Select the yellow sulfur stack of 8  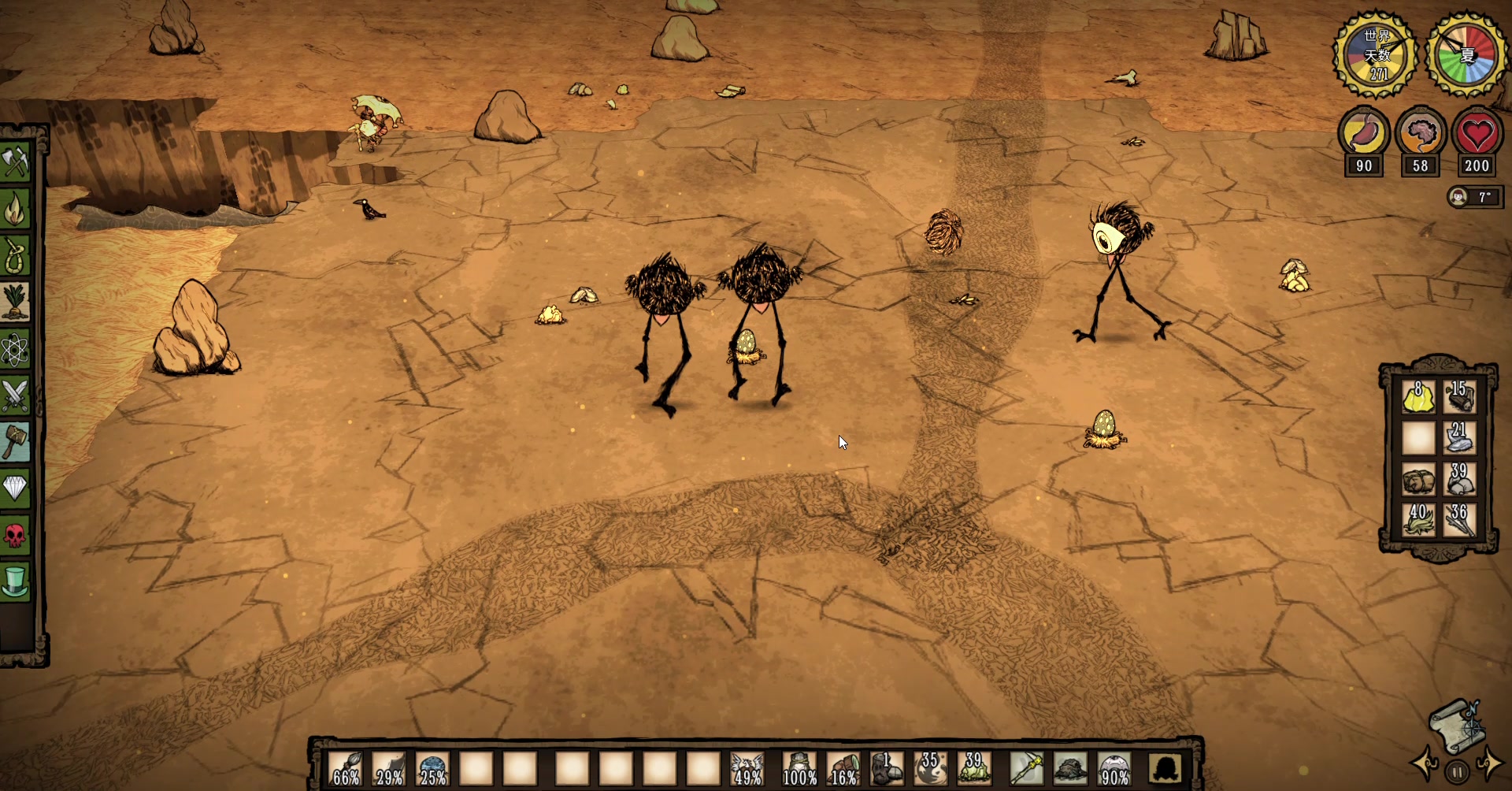tap(1418, 397)
